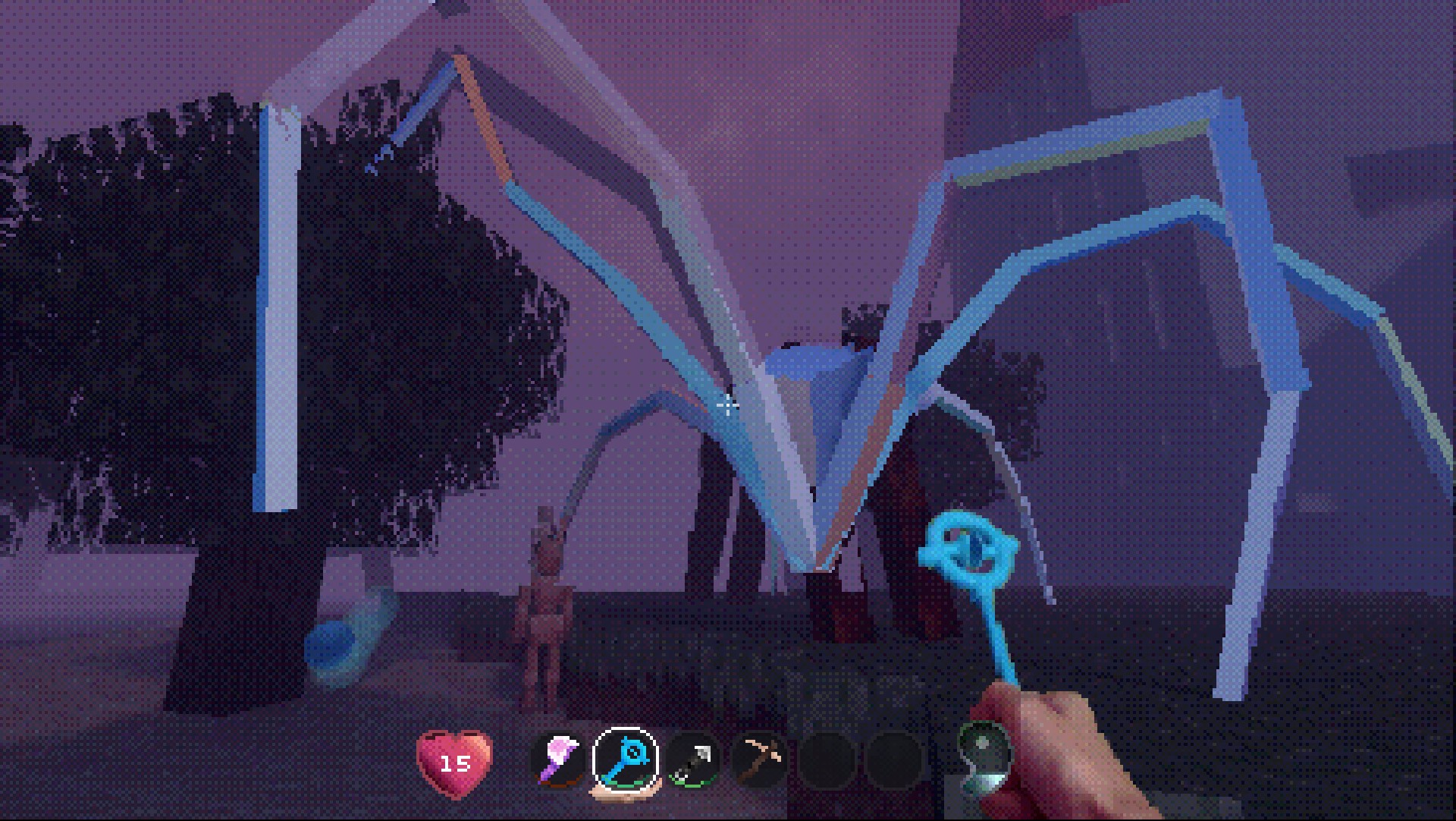Viewport: 1456px width, 821px height.
Task: Click the glowing orb icon beside hotbar
Action: (984, 753)
